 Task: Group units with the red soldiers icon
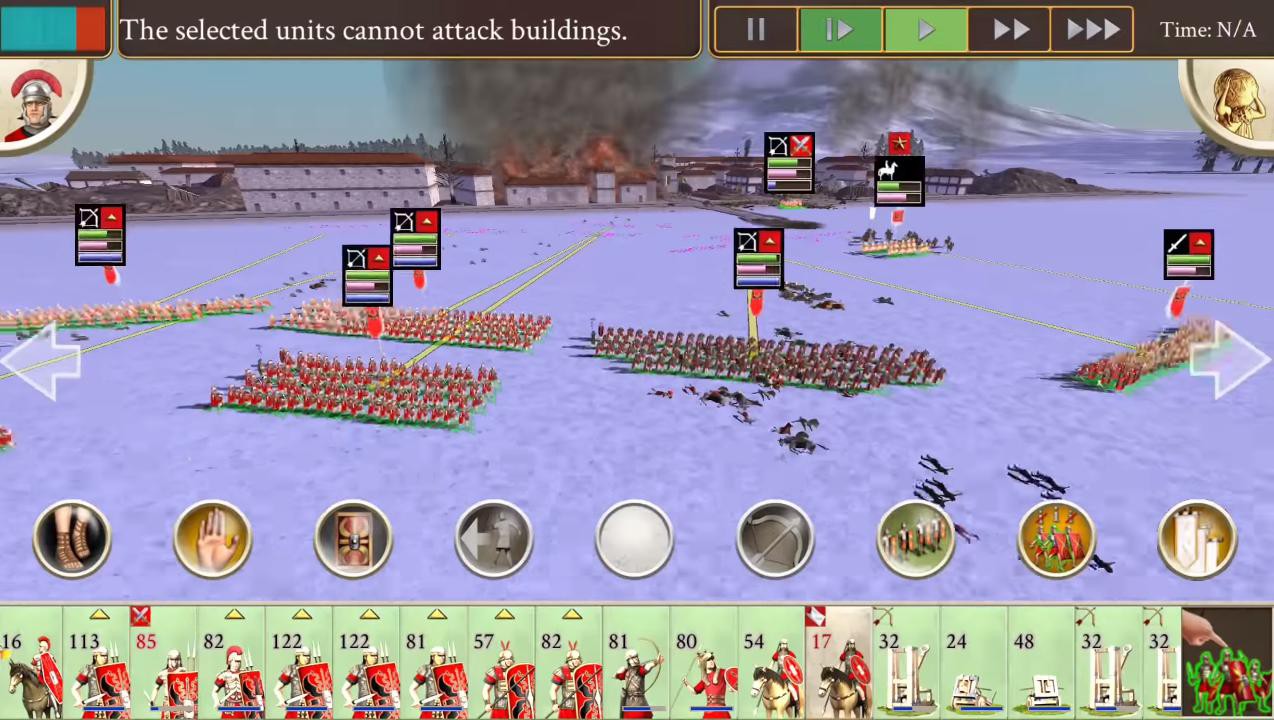click(1057, 540)
